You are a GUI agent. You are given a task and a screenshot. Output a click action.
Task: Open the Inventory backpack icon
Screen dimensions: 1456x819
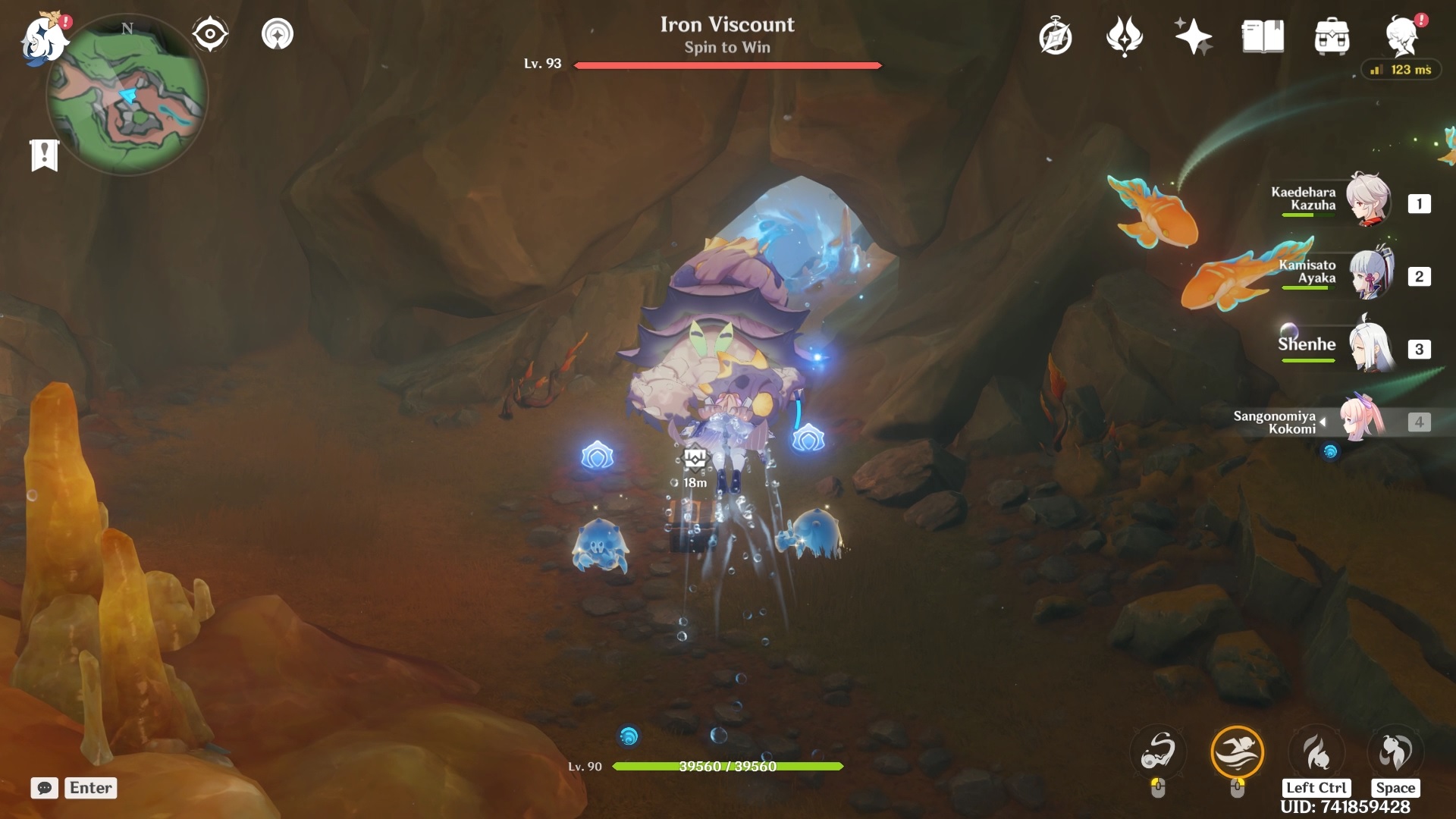point(1332,36)
